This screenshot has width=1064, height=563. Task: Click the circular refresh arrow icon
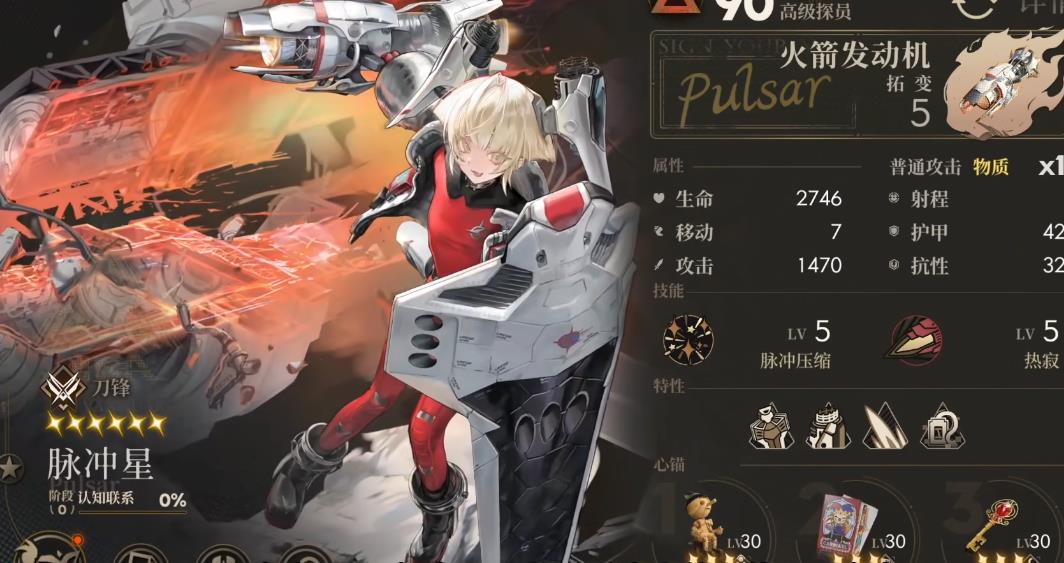coord(974,8)
